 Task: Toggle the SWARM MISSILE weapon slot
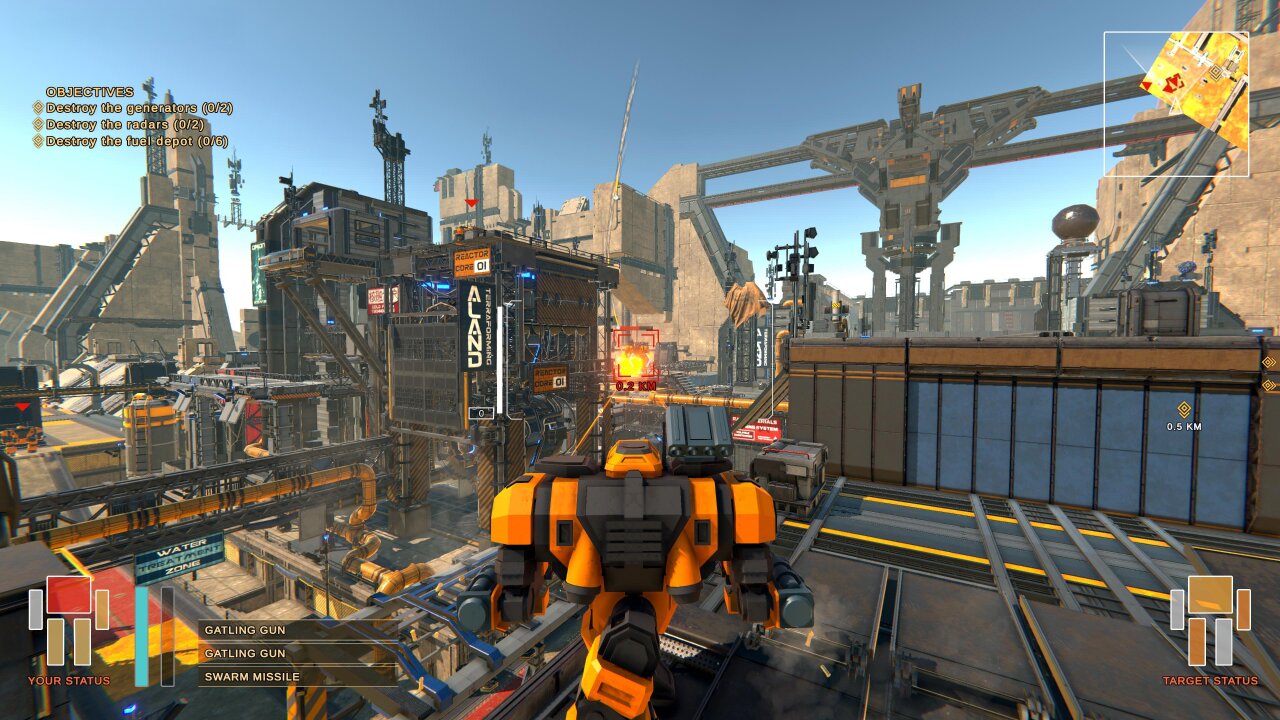(x=250, y=677)
